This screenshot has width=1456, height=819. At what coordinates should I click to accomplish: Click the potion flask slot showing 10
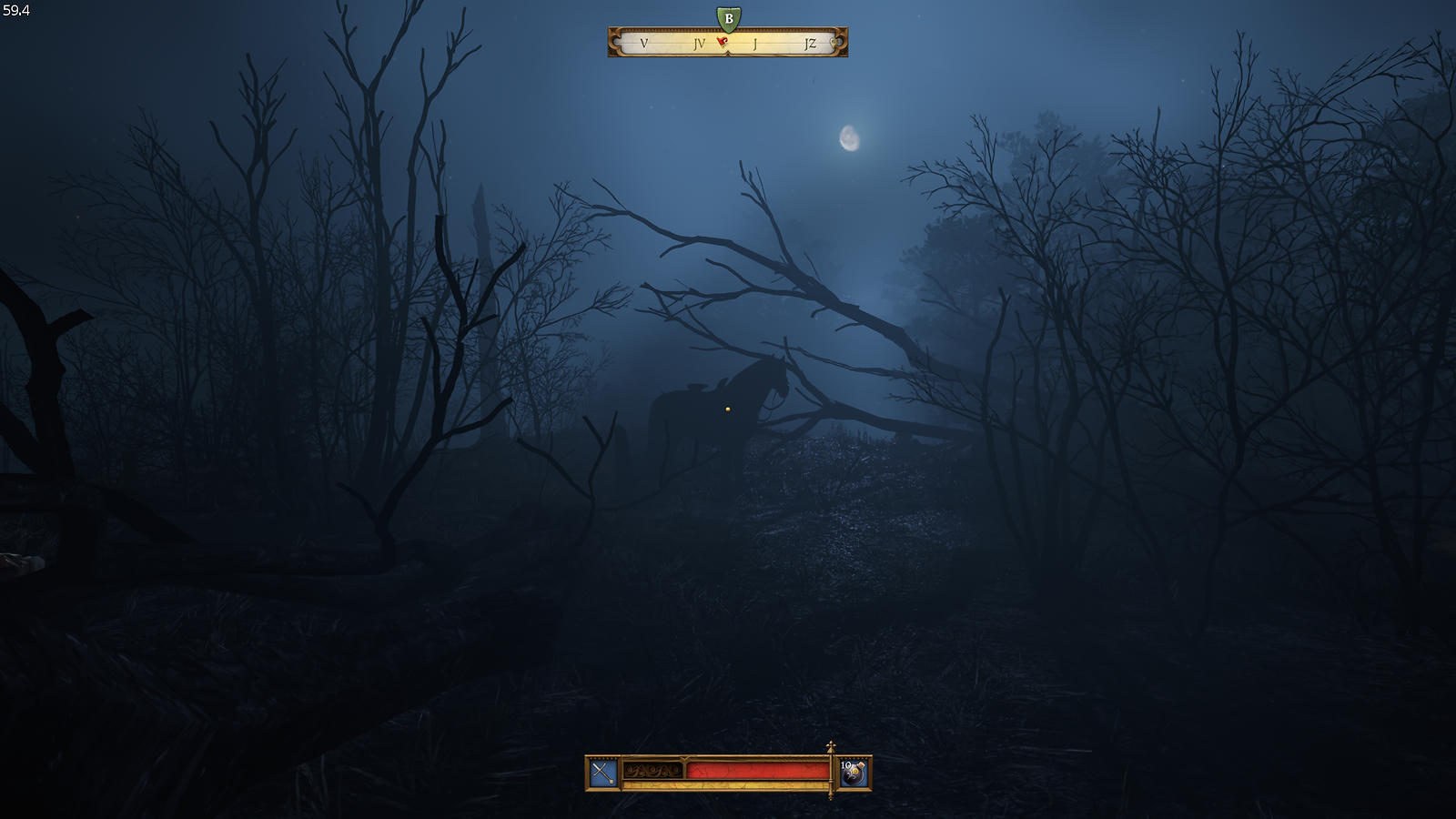pos(854,773)
